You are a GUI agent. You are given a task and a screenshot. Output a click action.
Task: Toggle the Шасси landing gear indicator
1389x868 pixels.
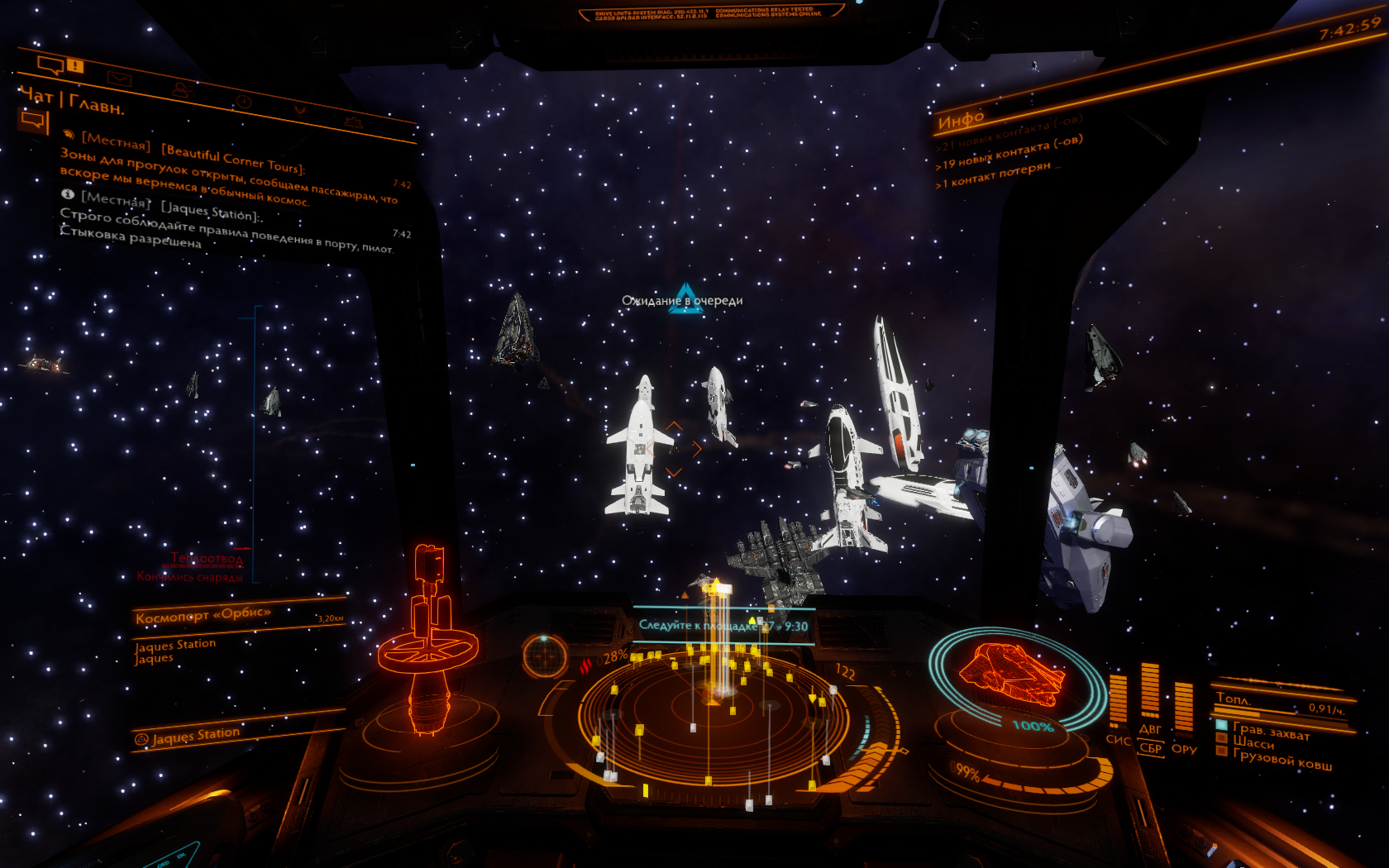click(1253, 742)
